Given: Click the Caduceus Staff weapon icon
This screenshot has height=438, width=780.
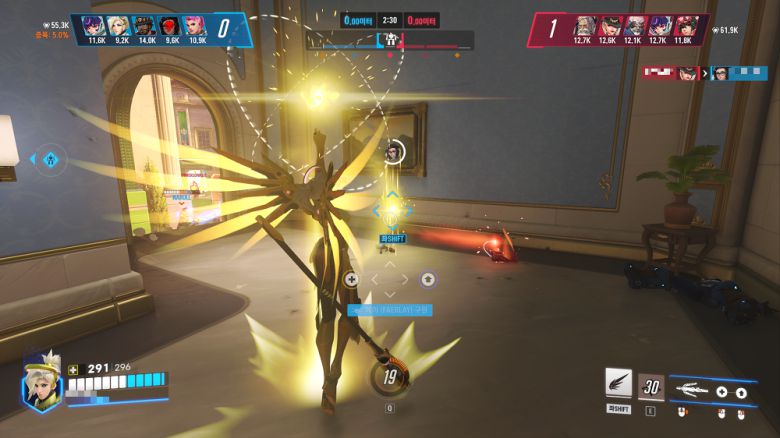Looking at the screenshot, I should click(698, 388).
